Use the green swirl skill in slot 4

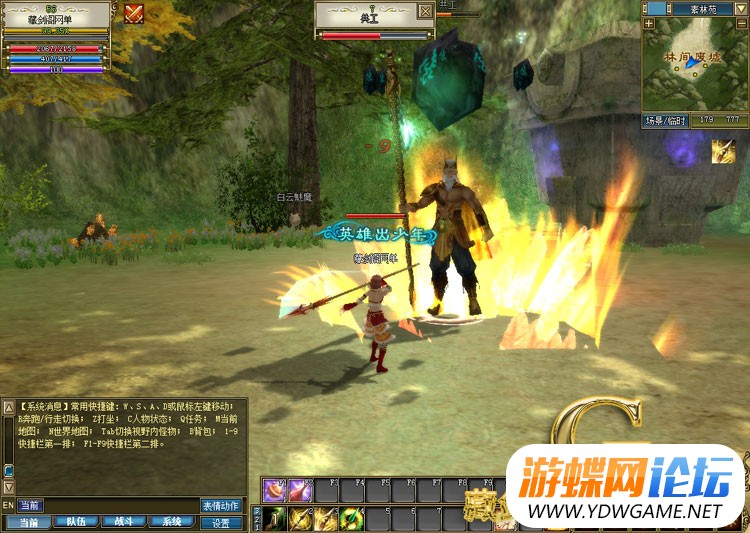[351, 518]
